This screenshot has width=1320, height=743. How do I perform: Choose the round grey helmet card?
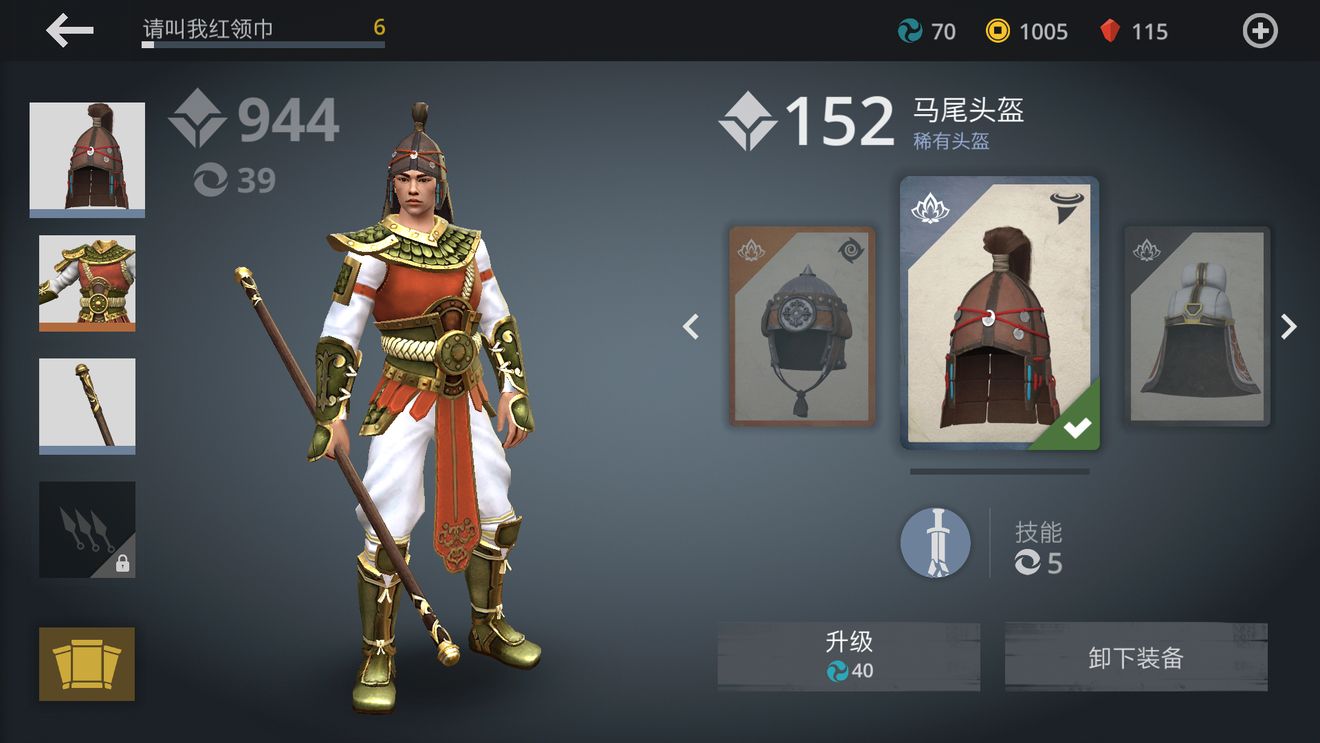[802, 326]
